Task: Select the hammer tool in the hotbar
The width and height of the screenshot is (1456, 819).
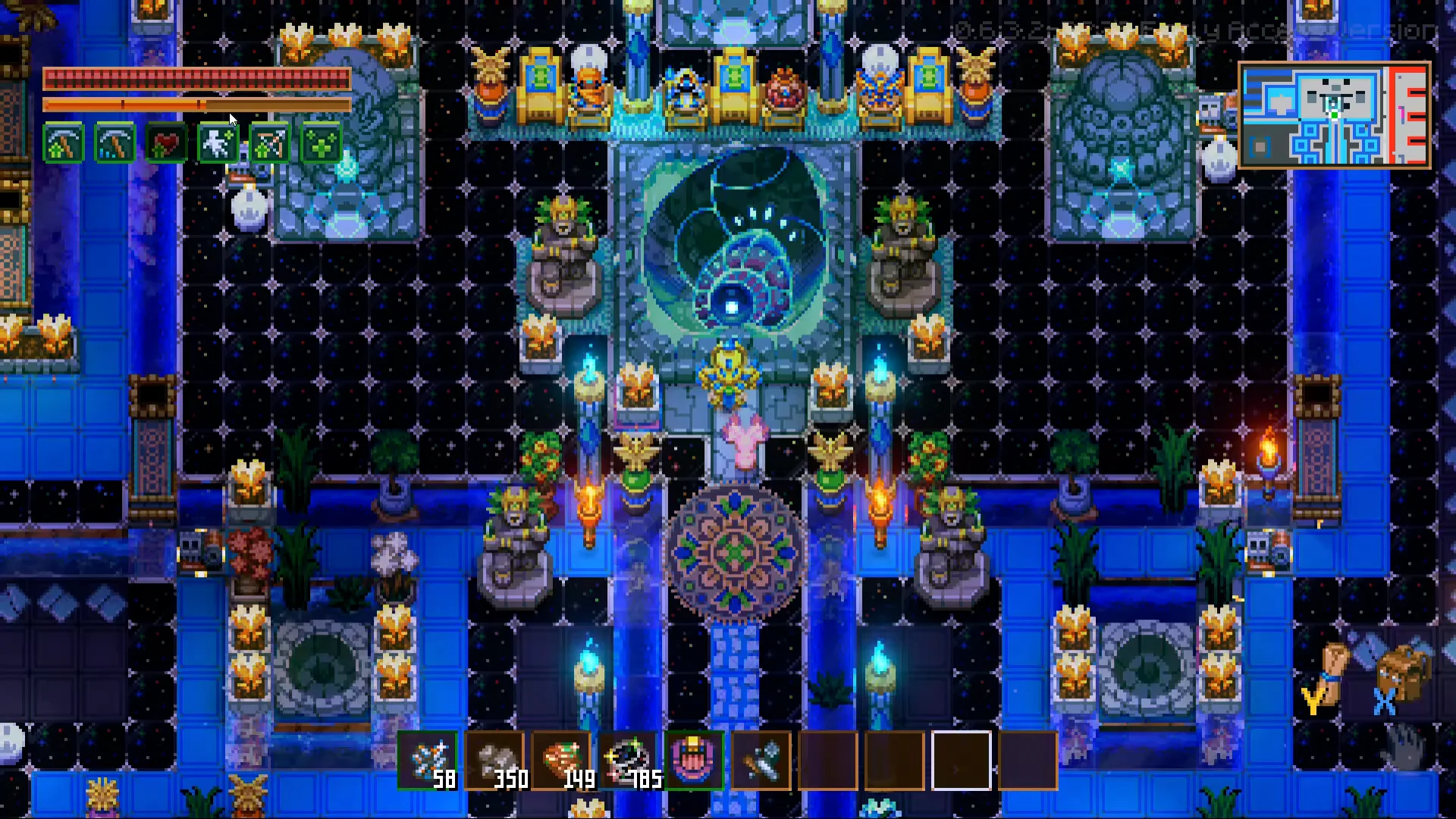Action: pos(761,761)
